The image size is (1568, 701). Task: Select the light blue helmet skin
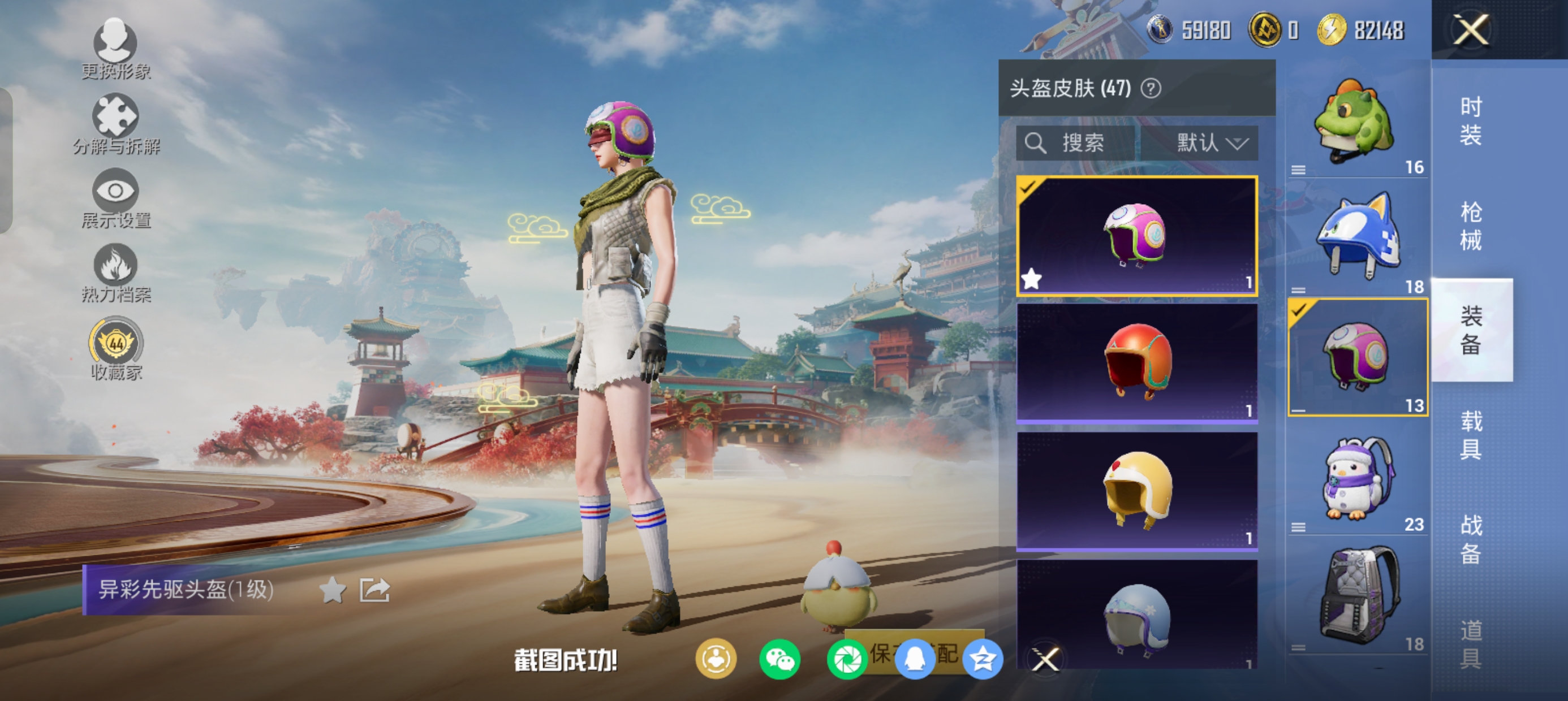(1136, 616)
